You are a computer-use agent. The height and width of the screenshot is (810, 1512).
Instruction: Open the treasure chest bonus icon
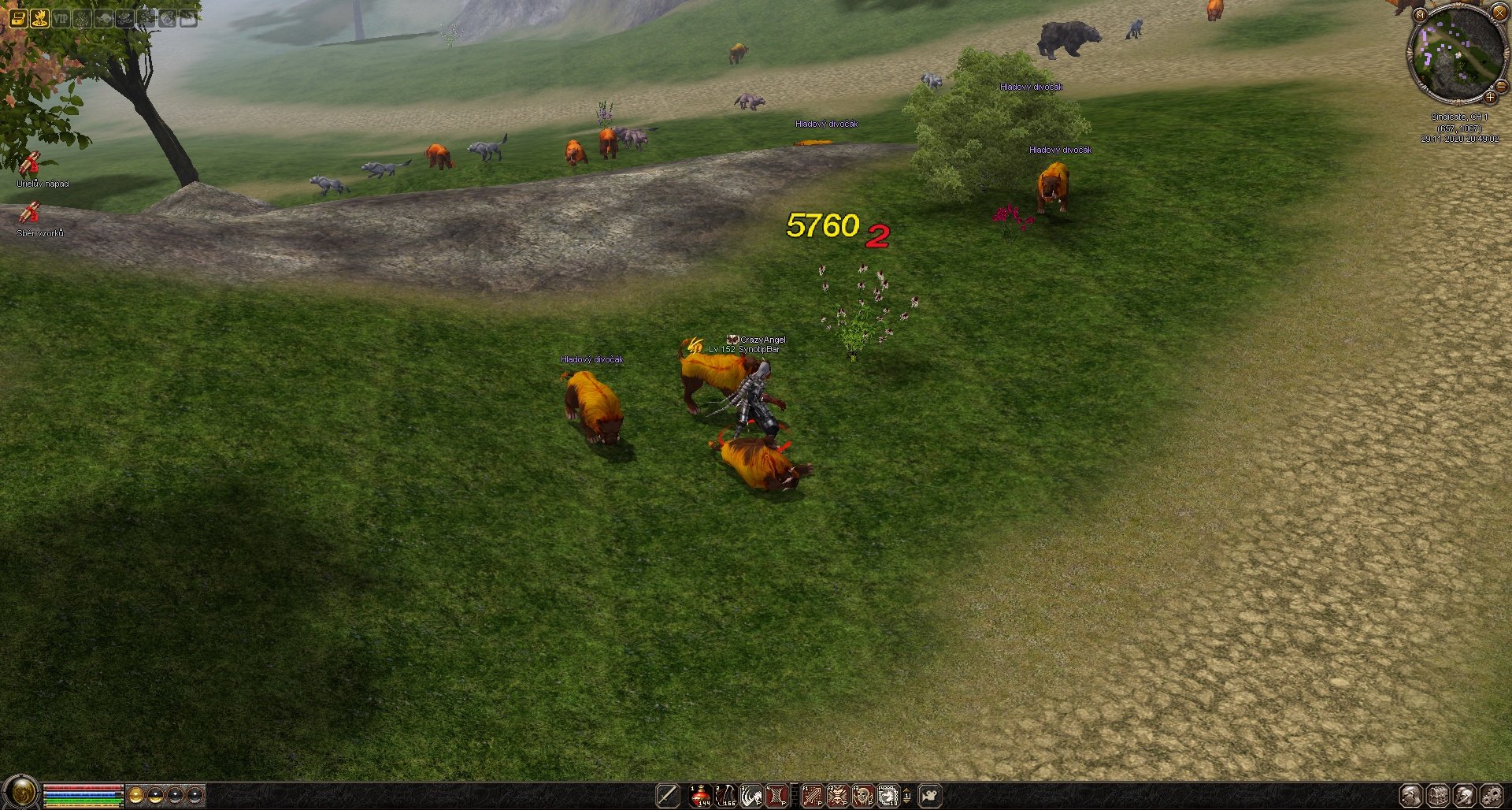(17, 18)
